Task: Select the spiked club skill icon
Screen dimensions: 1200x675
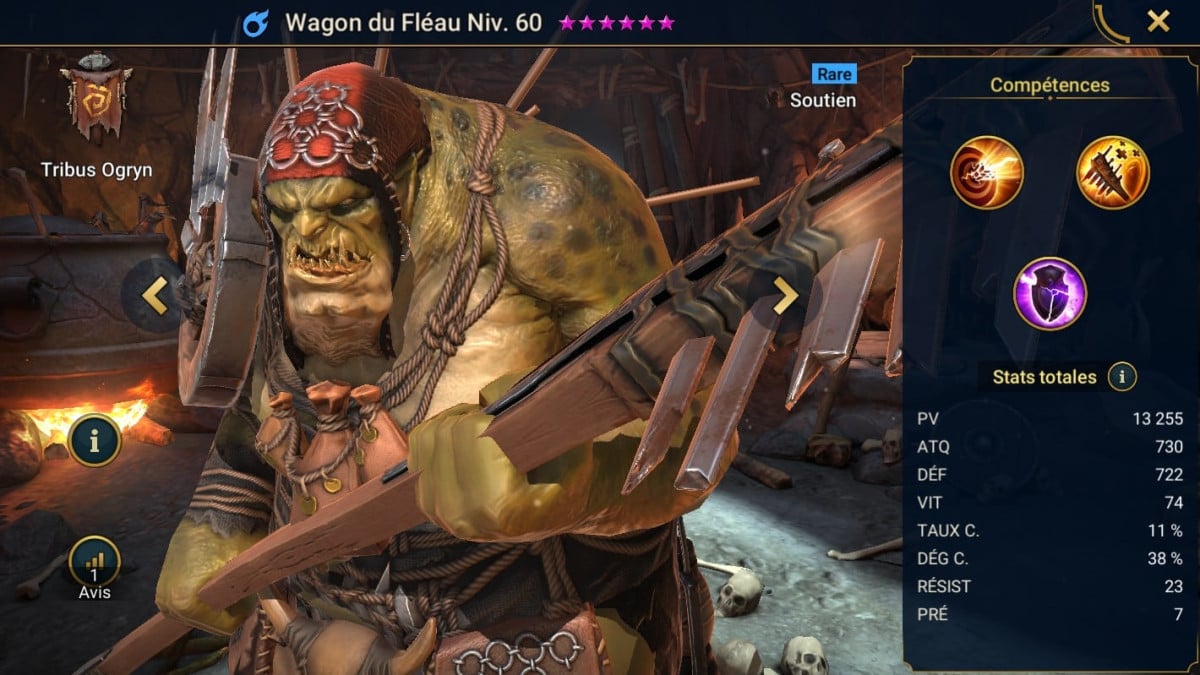Action: point(1113,172)
